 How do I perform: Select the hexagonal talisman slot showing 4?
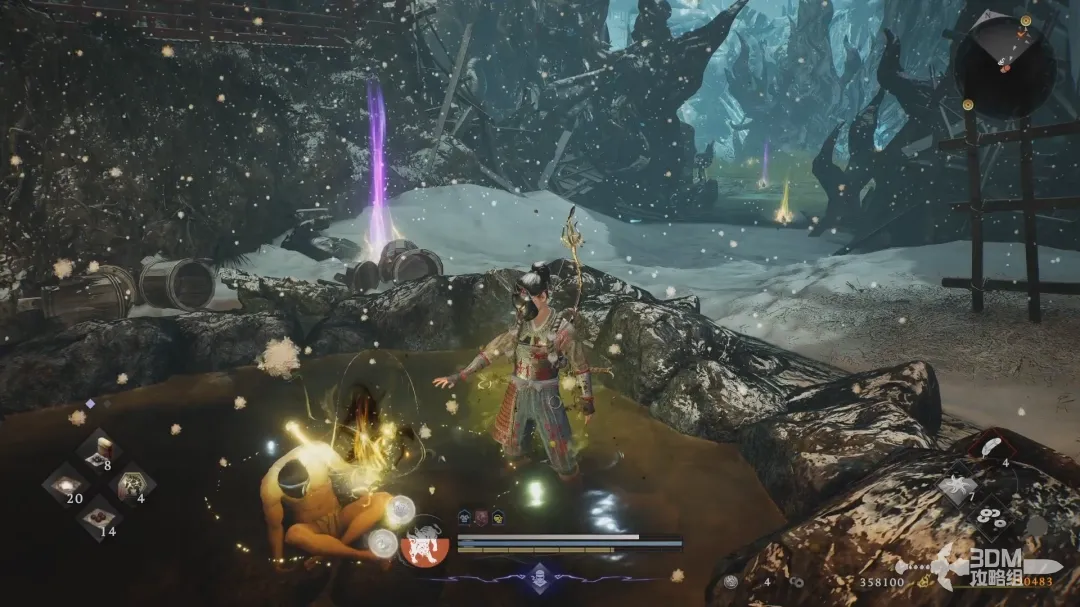click(131, 484)
